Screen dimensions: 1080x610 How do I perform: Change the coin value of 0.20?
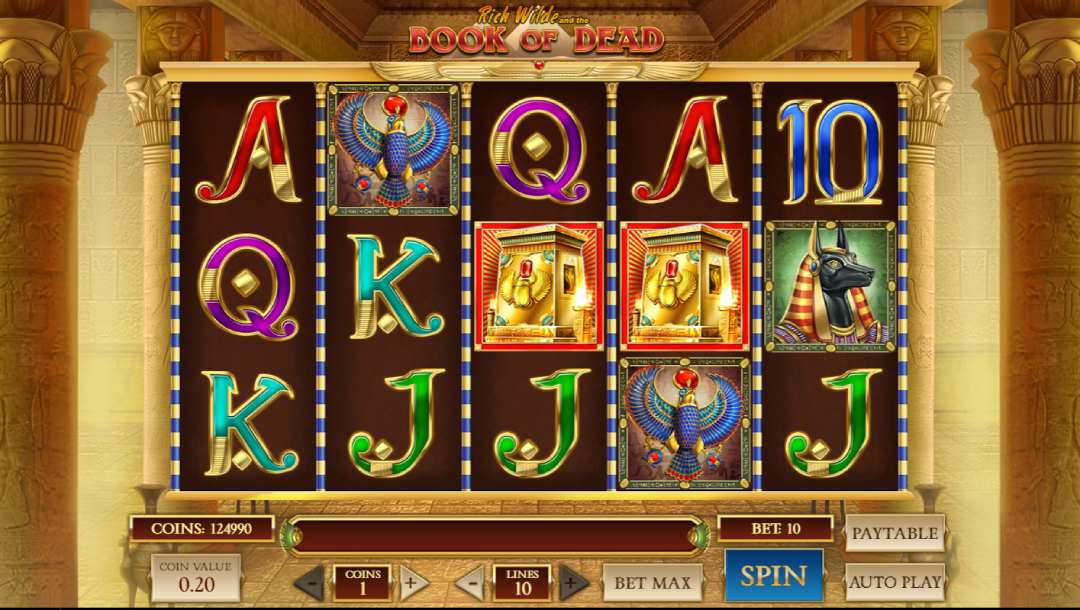[195, 578]
